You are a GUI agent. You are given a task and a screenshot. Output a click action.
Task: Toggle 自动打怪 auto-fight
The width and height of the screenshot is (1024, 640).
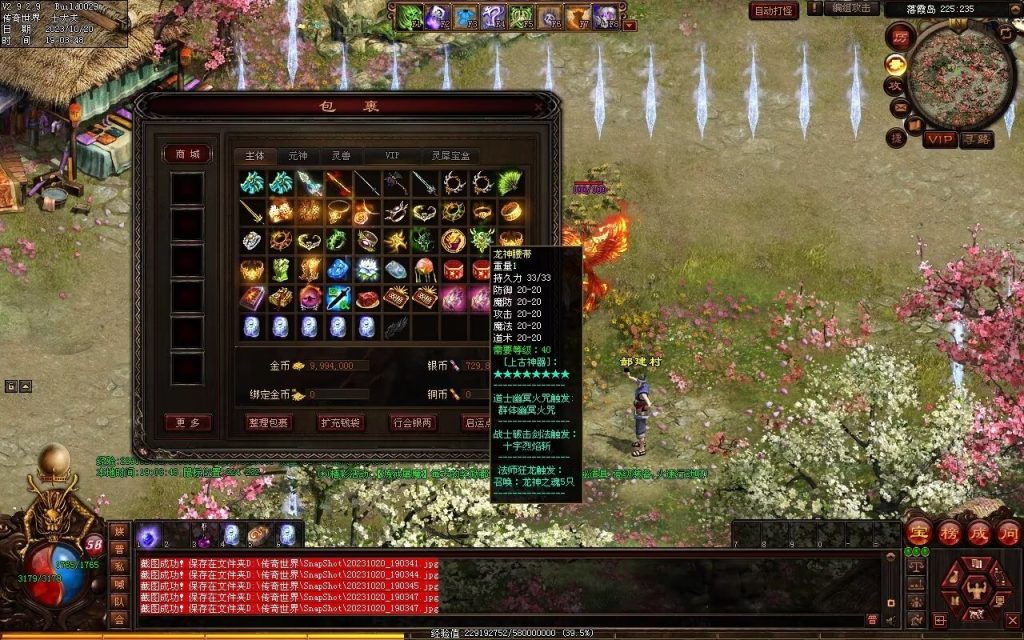point(774,11)
